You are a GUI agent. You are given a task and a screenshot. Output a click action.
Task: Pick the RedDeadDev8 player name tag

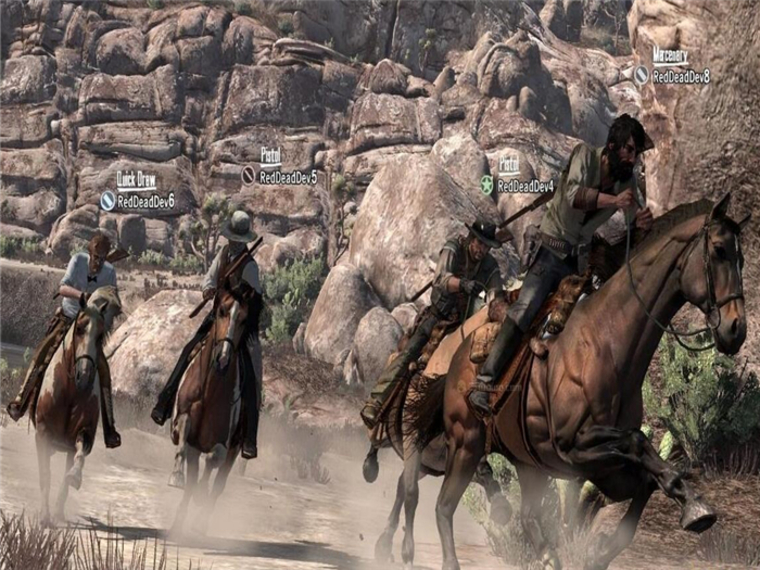[681, 76]
